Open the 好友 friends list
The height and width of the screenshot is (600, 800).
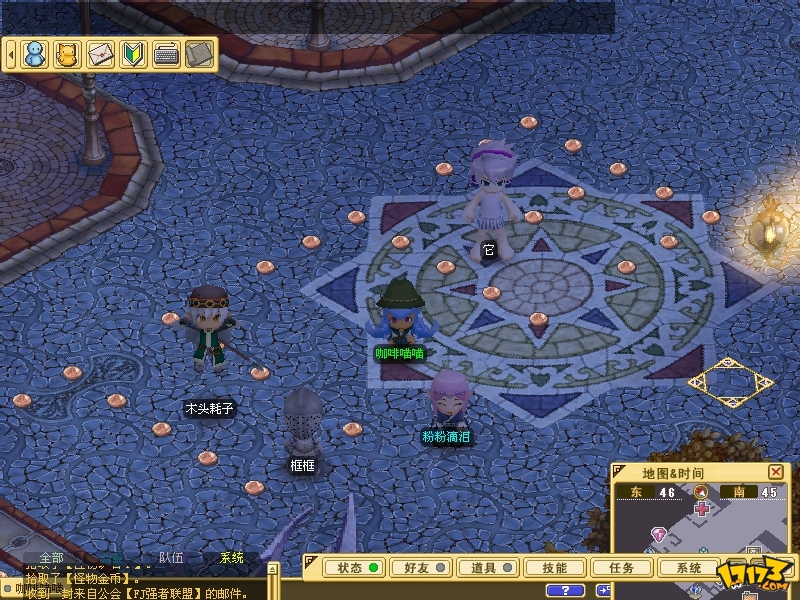tap(421, 567)
